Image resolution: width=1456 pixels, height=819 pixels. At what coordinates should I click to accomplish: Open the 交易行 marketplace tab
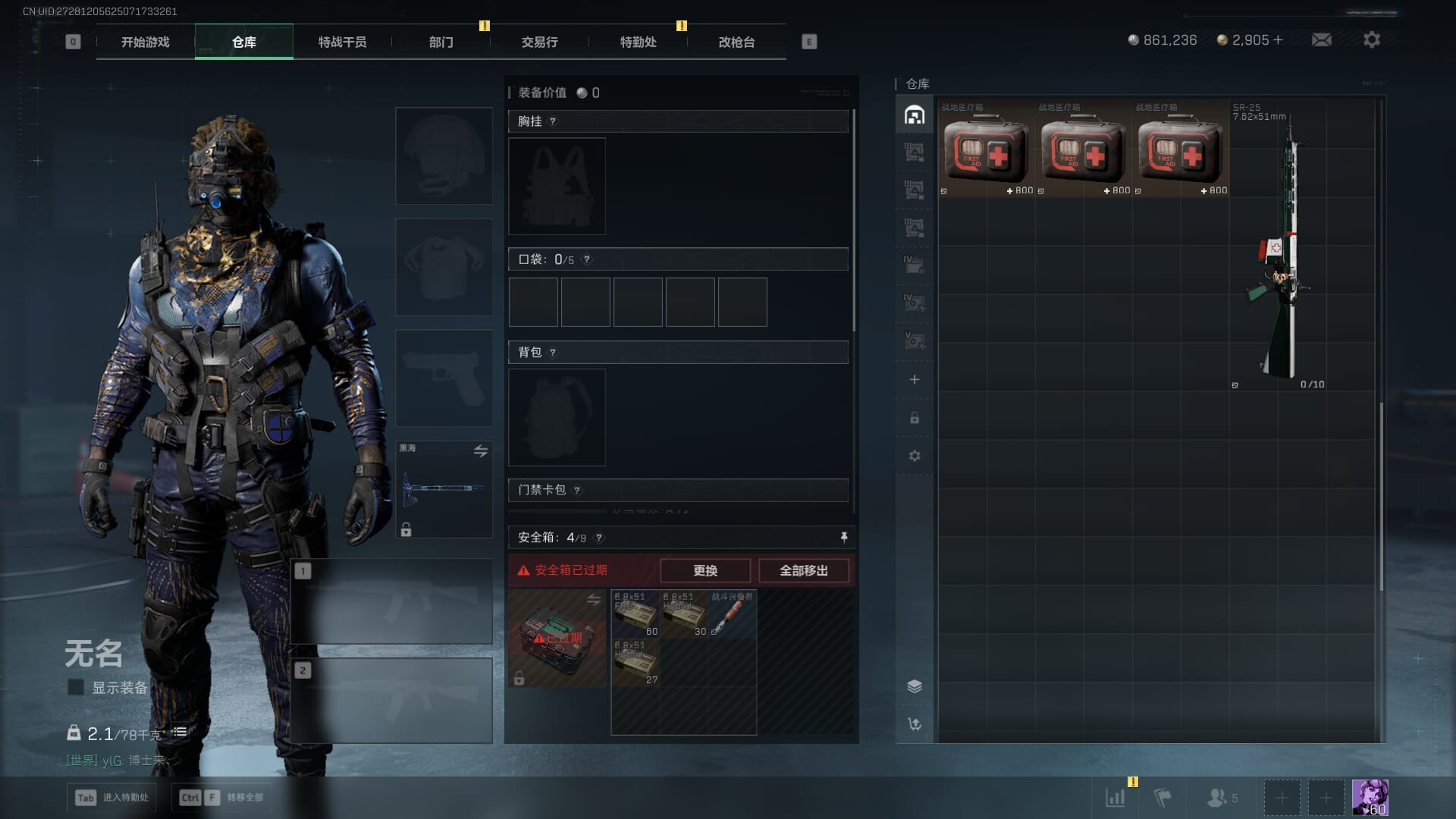point(539,42)
